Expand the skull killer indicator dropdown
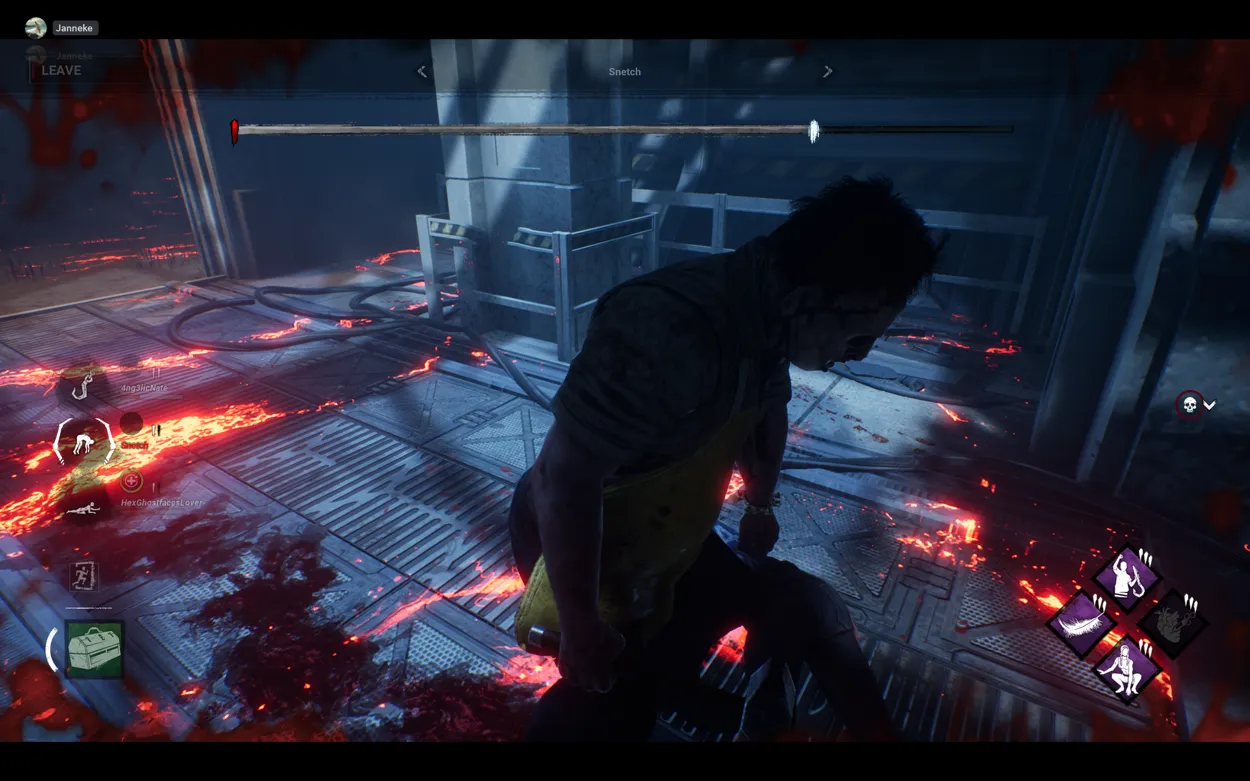 tap(1196, 405)
